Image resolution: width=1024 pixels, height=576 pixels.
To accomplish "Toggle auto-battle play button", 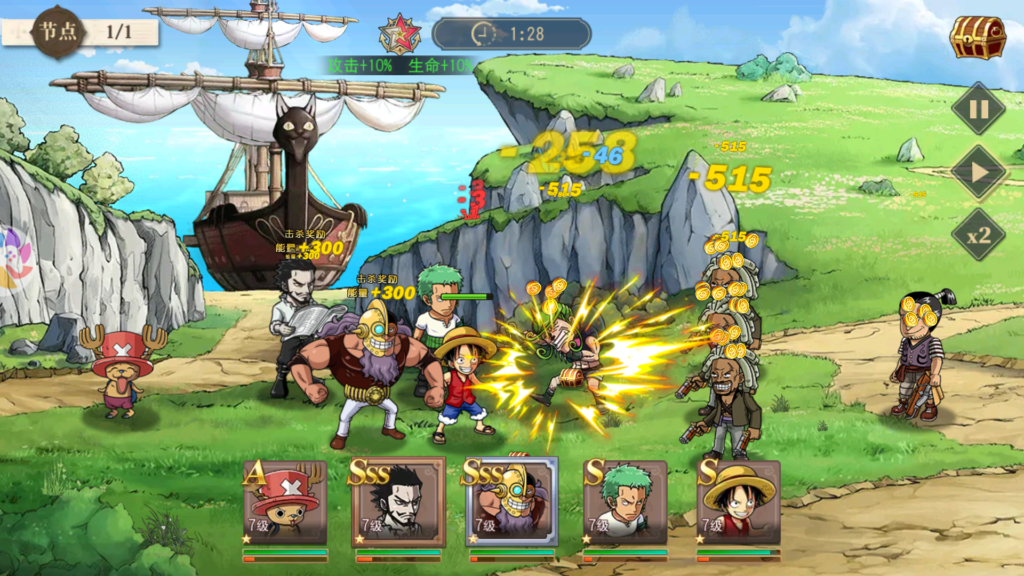I will pyautogui.click(x=978, y=172).
